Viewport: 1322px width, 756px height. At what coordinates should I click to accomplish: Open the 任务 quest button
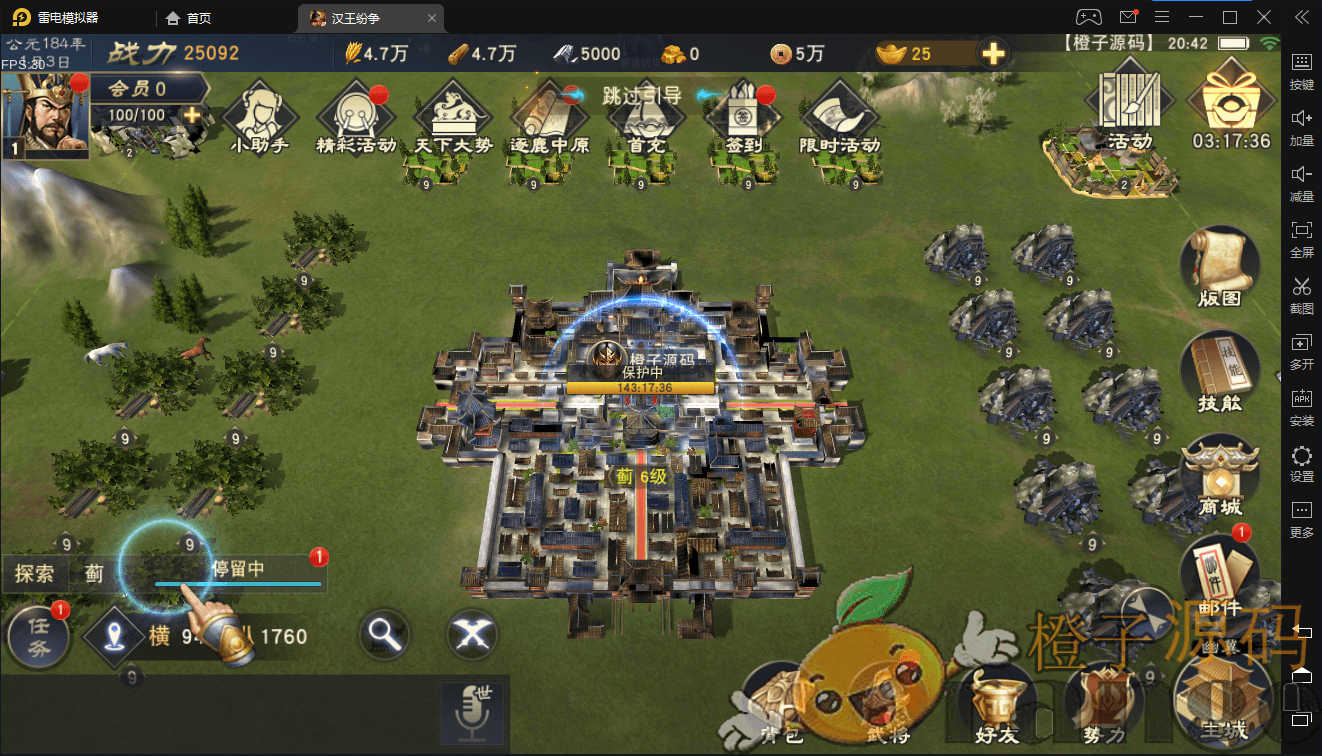[38, 635]
